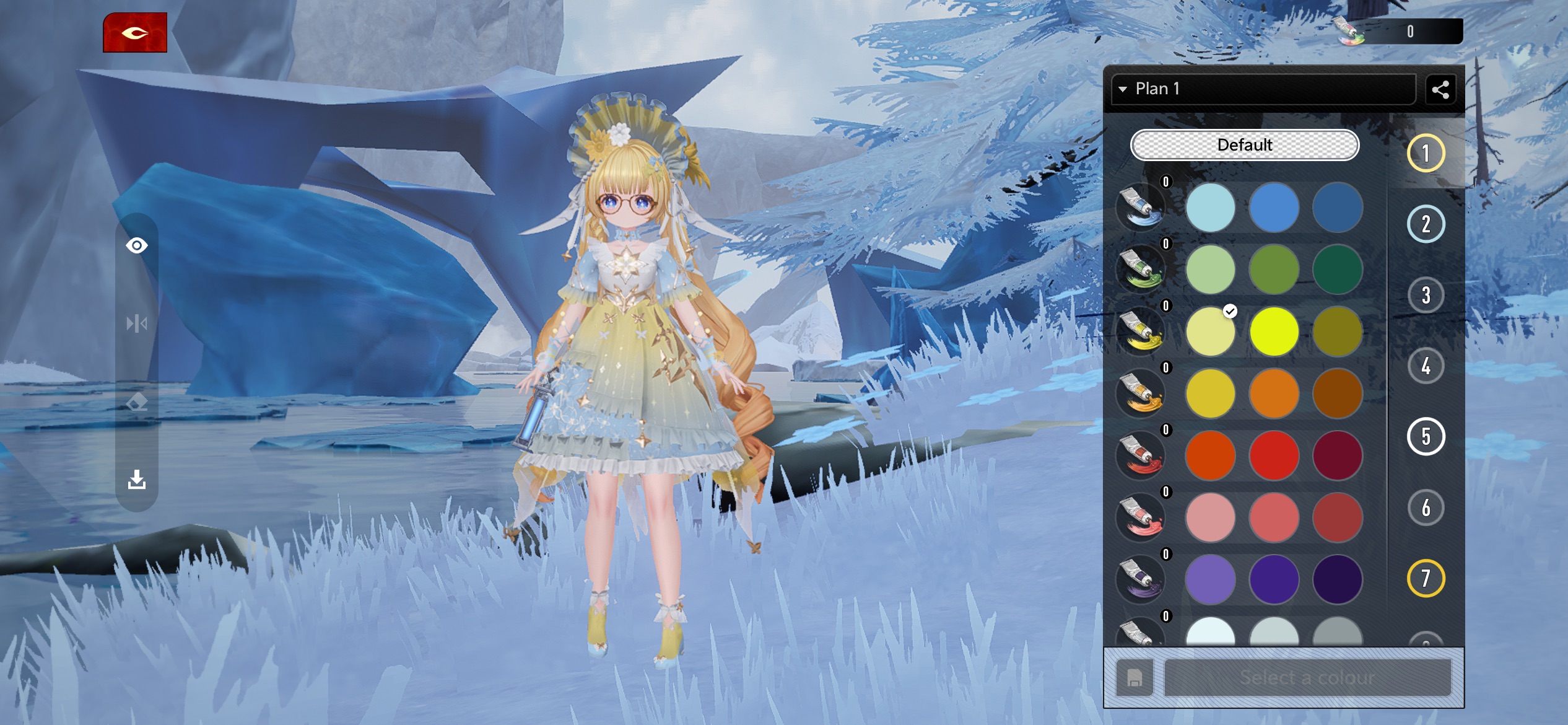1568x725 pixels.
Task: Download the outfit image
Action: point(137,480)
